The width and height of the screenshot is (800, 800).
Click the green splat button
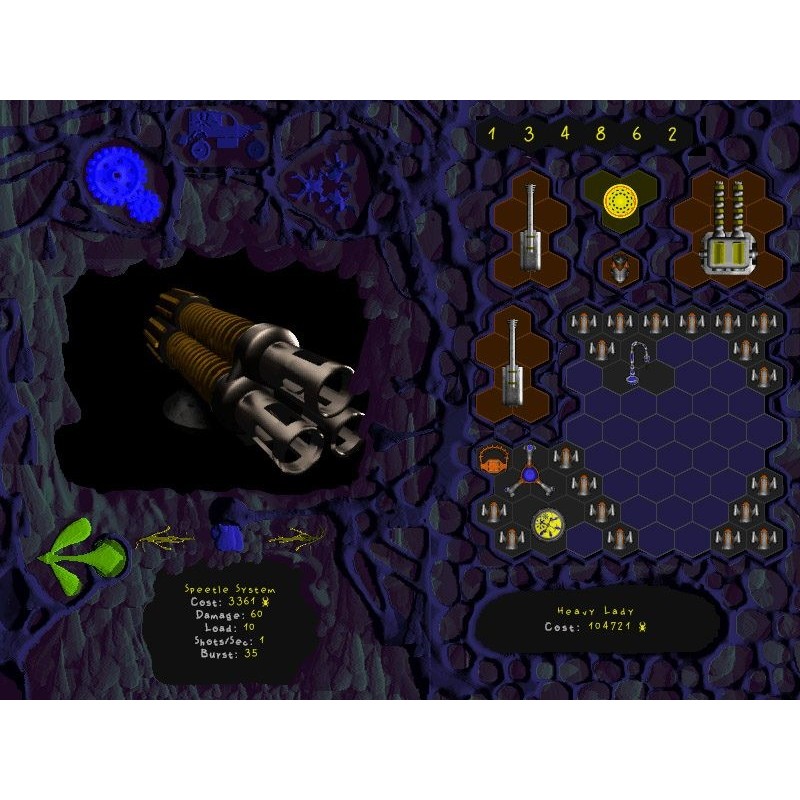tap(86, 551)
